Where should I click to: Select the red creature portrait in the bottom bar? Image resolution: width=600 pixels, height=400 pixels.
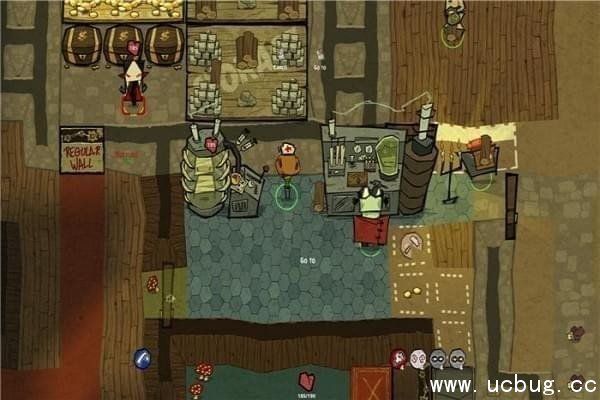tap(399, 356)
